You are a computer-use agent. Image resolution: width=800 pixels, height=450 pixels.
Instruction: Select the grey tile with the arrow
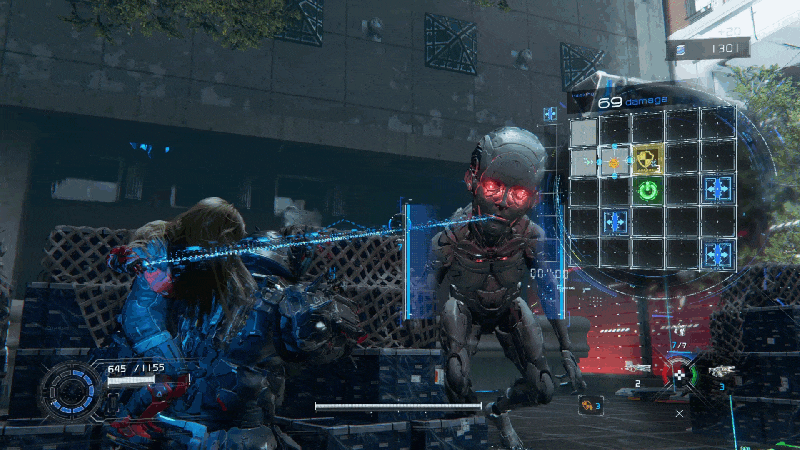583,160
